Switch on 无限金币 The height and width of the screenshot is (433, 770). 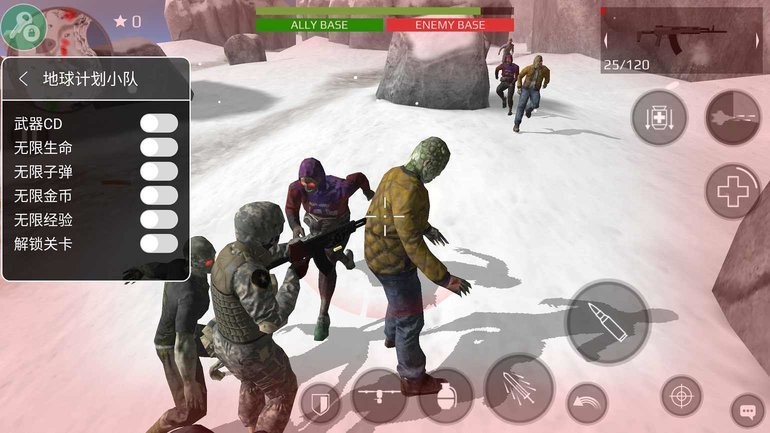(159, 195)
